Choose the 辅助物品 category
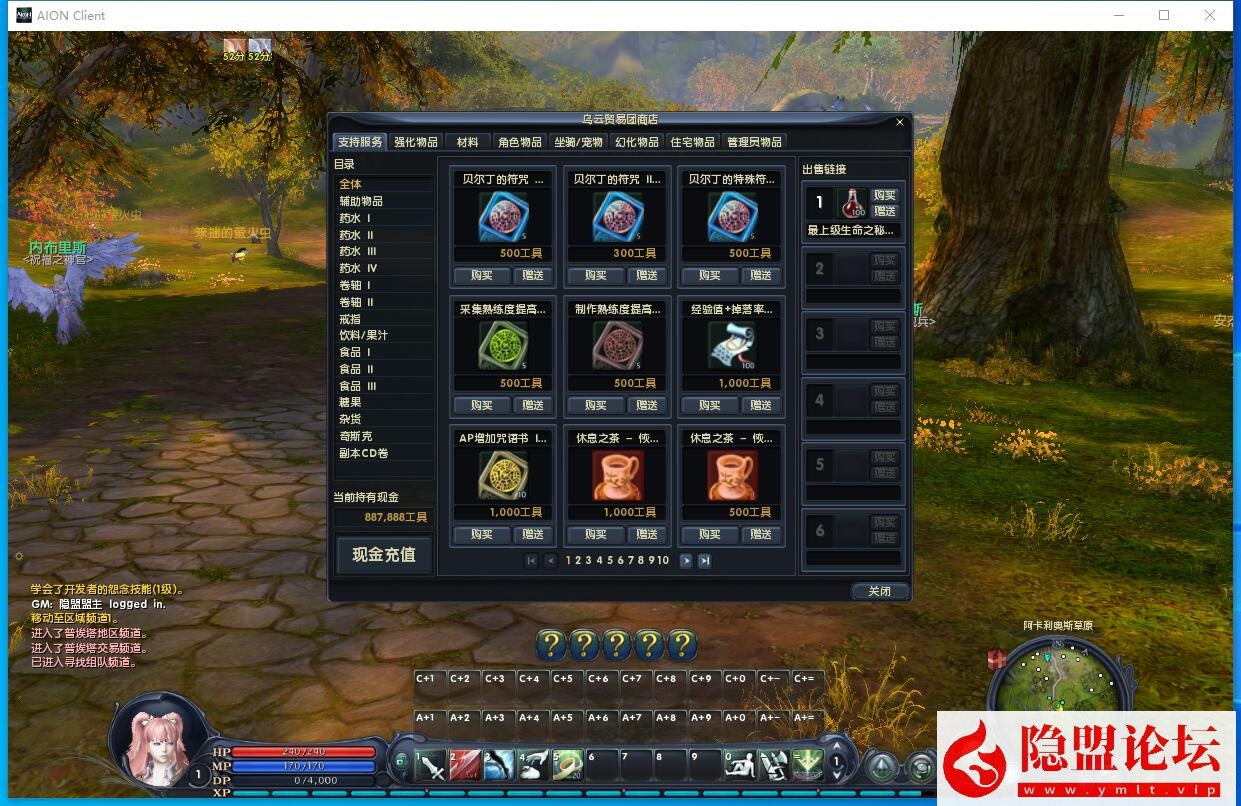 tap(360, 201)
